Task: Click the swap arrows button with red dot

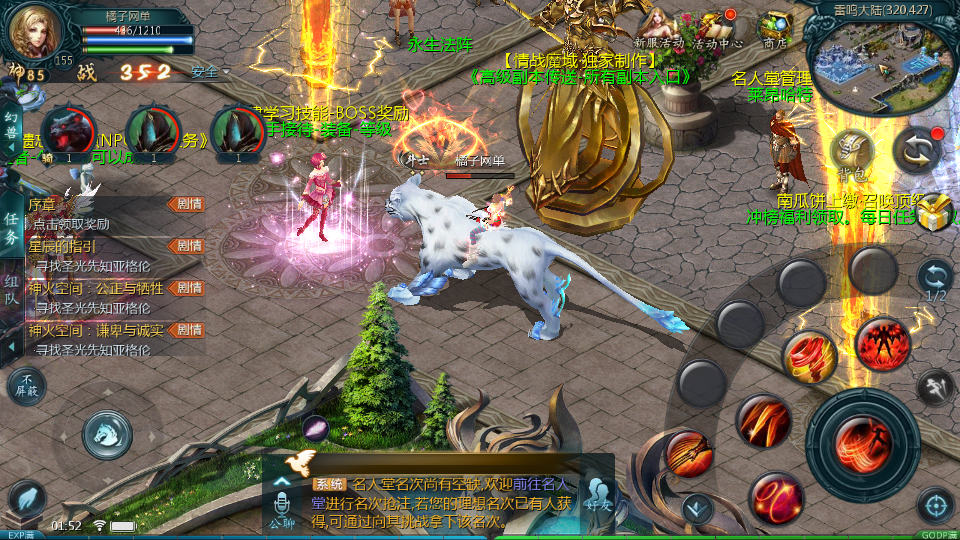Action: (x=918, y=148)
